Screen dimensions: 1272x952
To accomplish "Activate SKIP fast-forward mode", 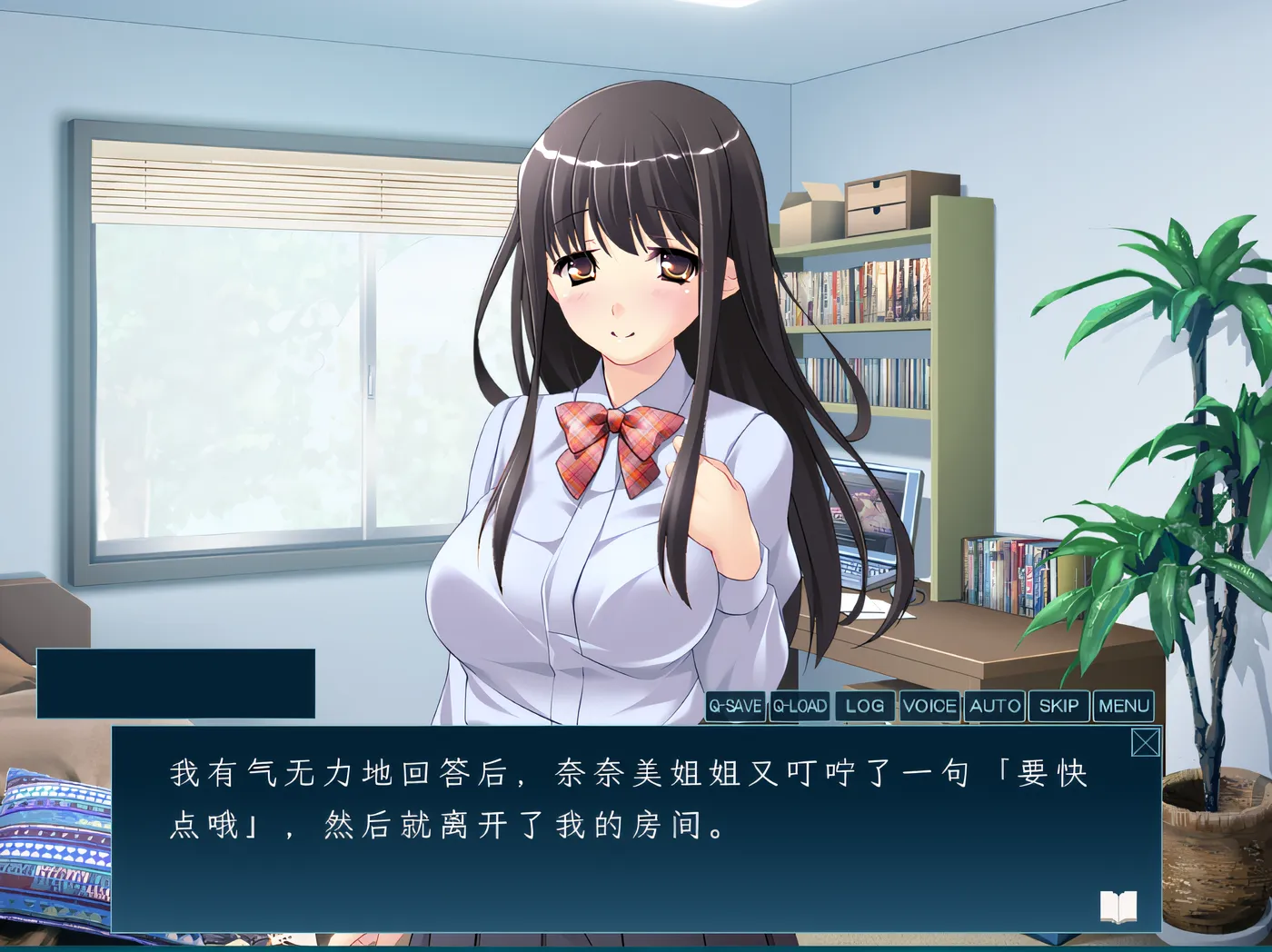I will coord(1059,705).
